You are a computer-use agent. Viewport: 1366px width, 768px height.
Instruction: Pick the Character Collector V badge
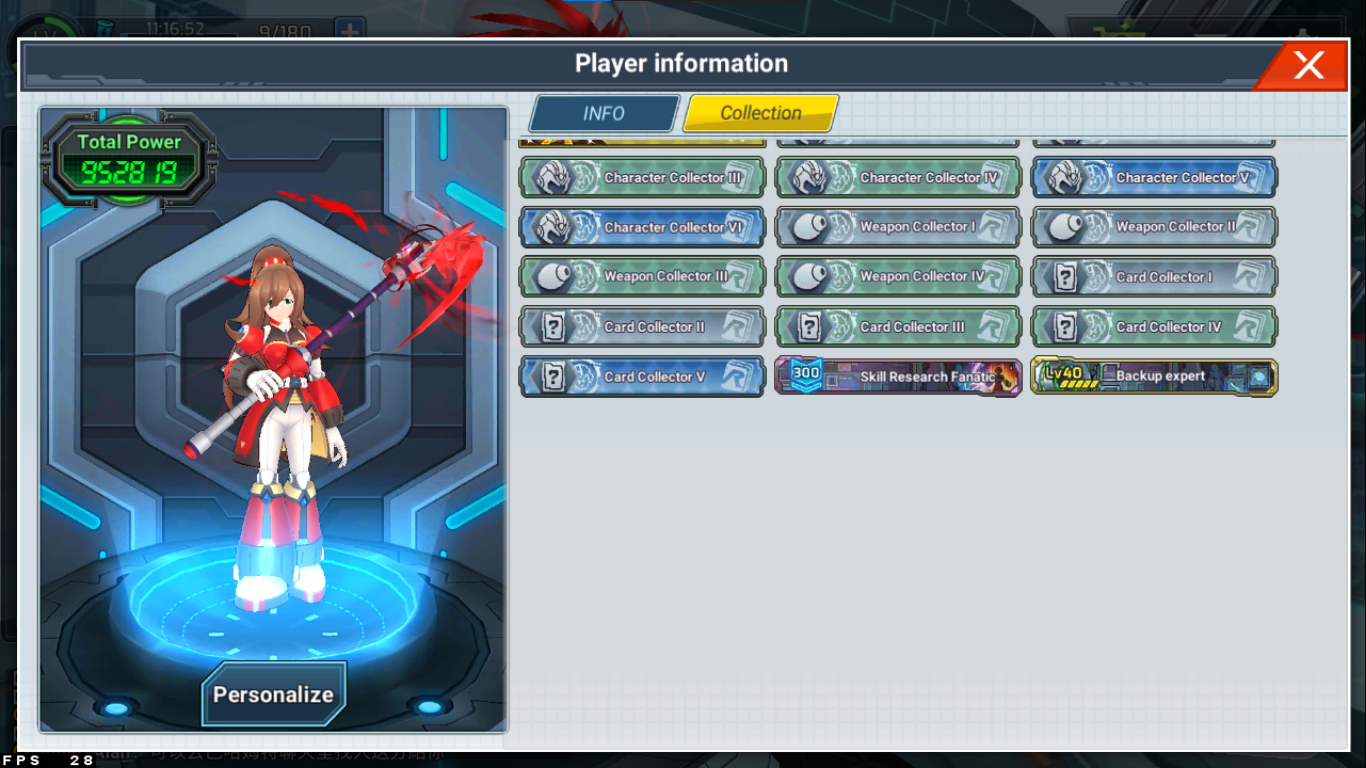pos(1154,178)
